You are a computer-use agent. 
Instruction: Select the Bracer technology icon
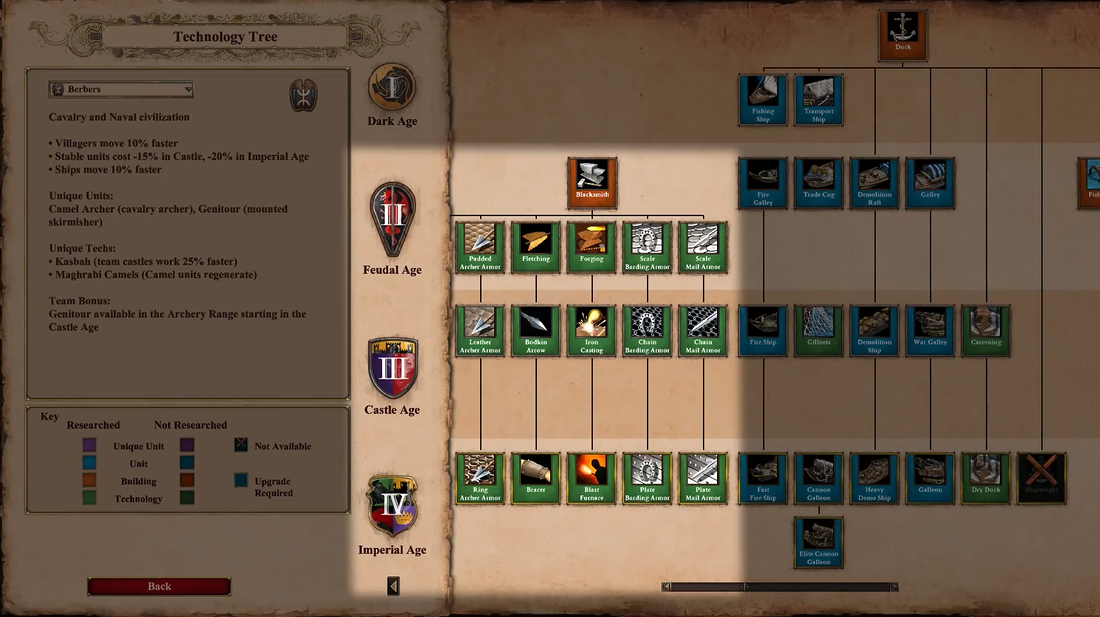pos(536,478)
